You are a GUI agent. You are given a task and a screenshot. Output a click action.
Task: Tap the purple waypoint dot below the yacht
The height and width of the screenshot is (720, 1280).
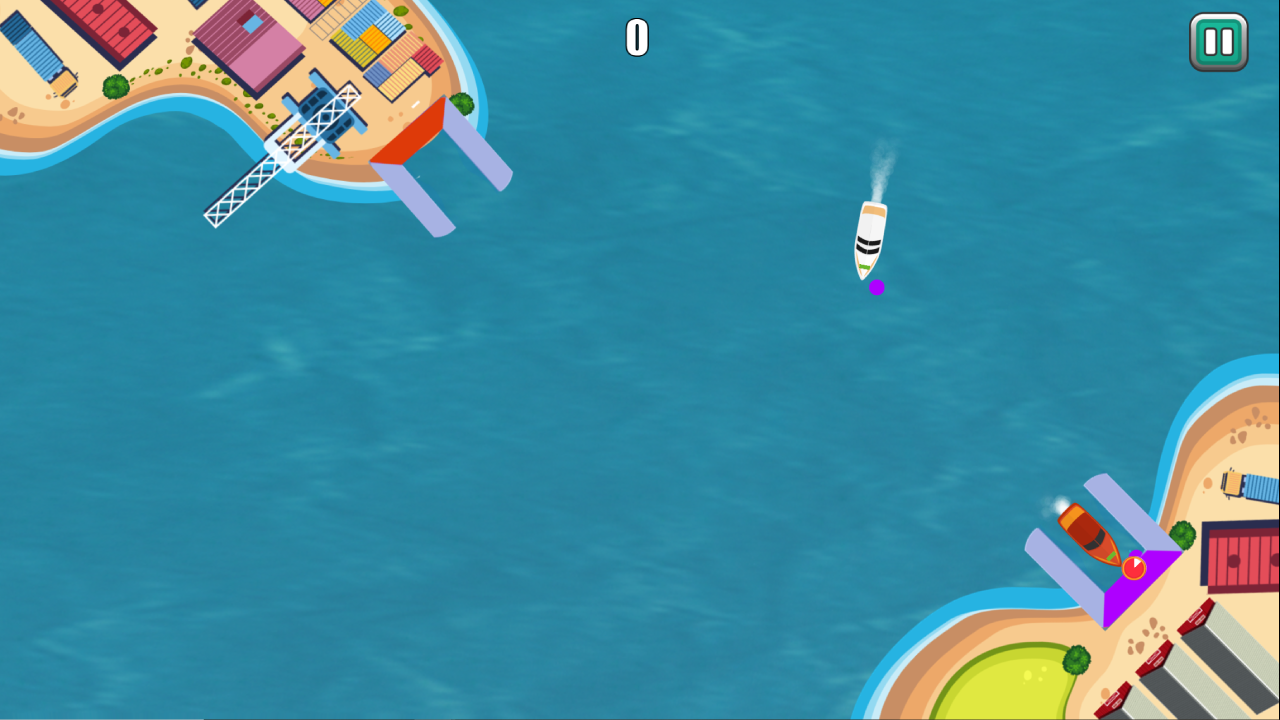click(877, 287)
